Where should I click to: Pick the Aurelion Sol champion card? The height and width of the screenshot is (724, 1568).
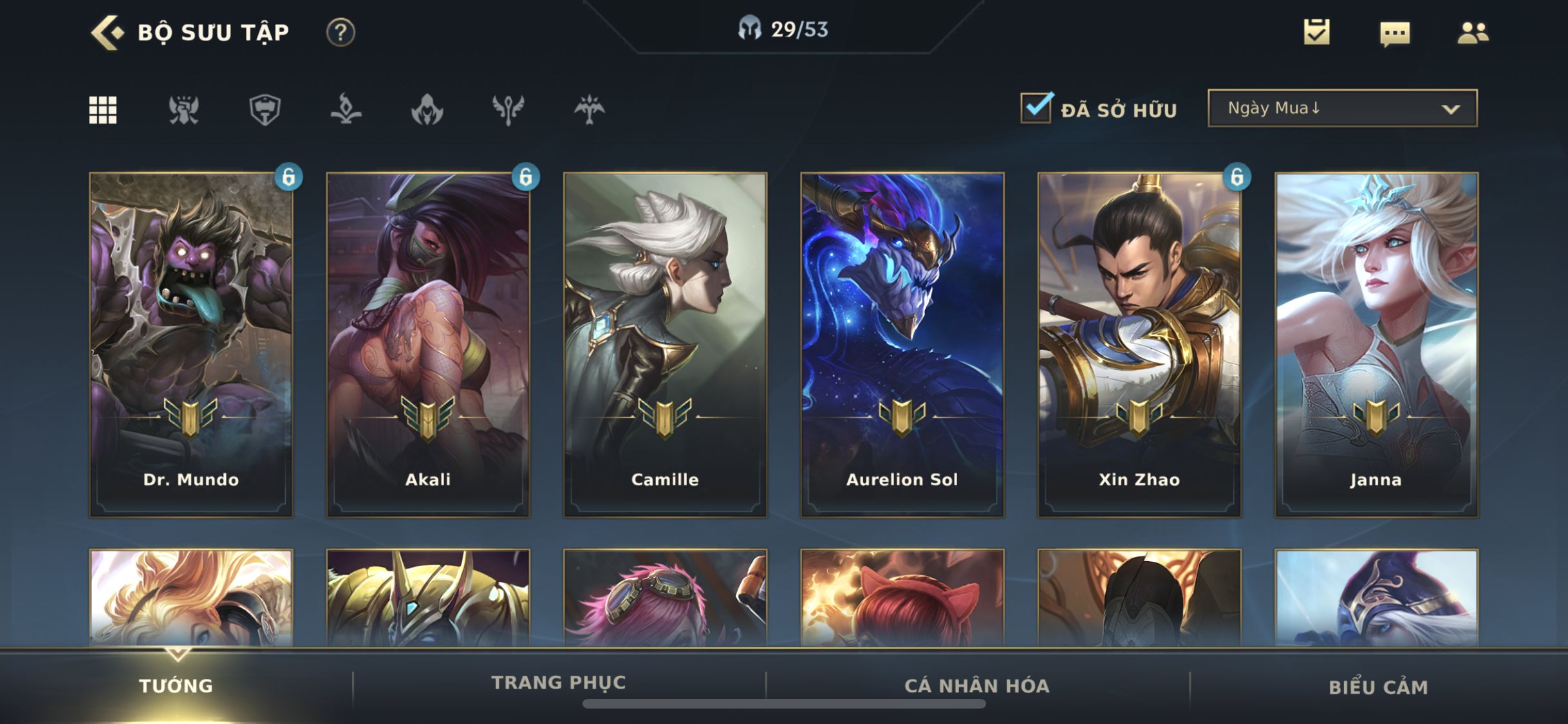click(902, 344)
